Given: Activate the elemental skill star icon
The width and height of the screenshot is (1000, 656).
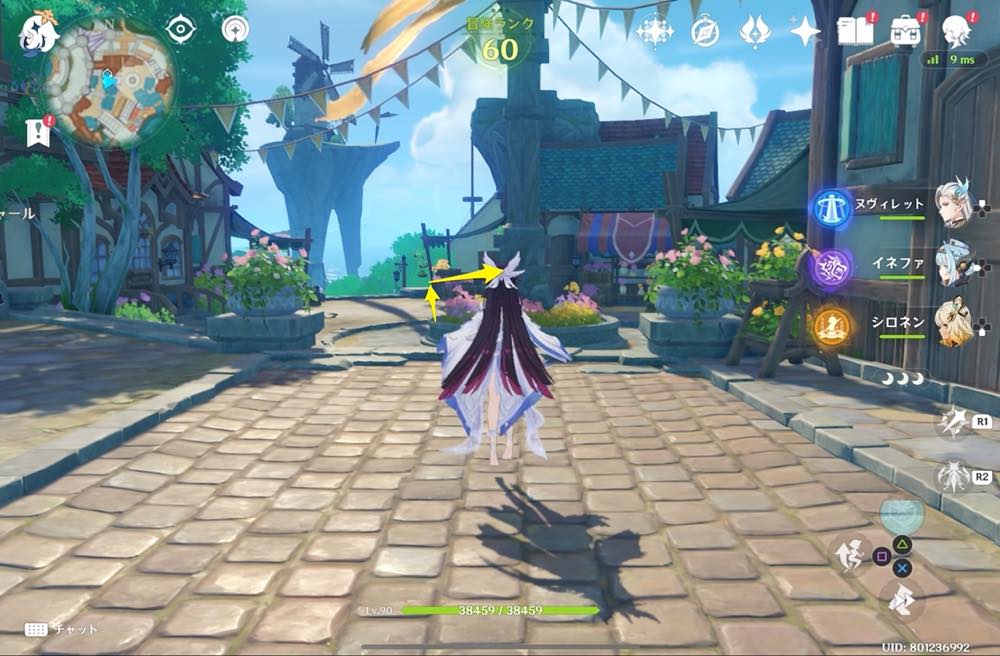Looking at the screenshot, I should coord(953,423).
